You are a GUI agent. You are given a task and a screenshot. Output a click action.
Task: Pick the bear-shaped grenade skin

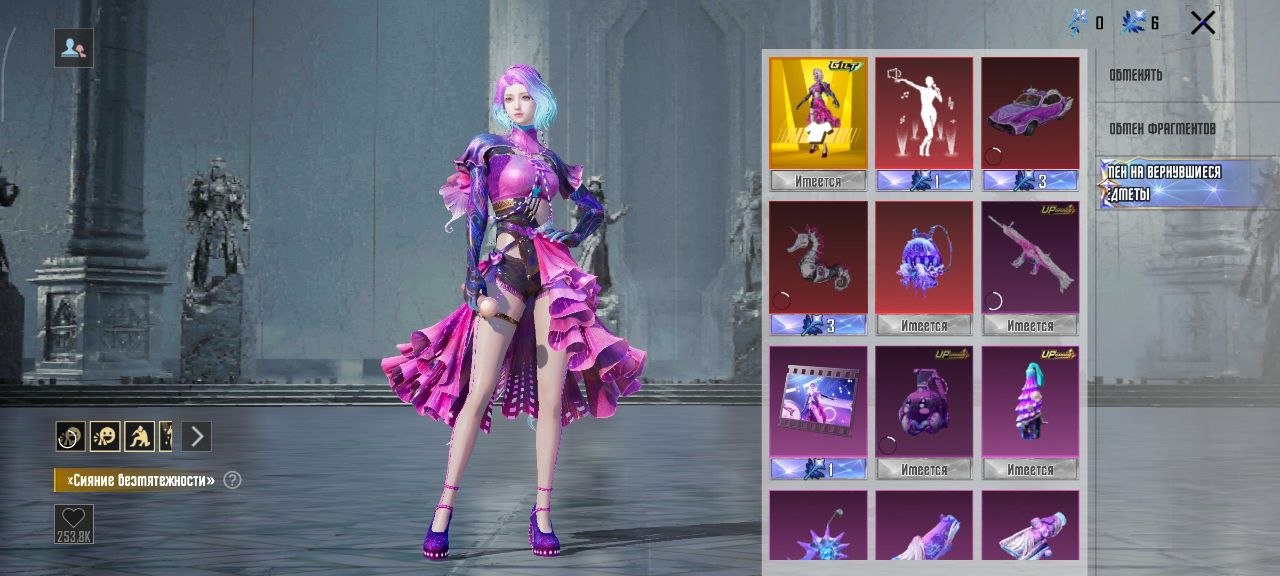[924, 402]
